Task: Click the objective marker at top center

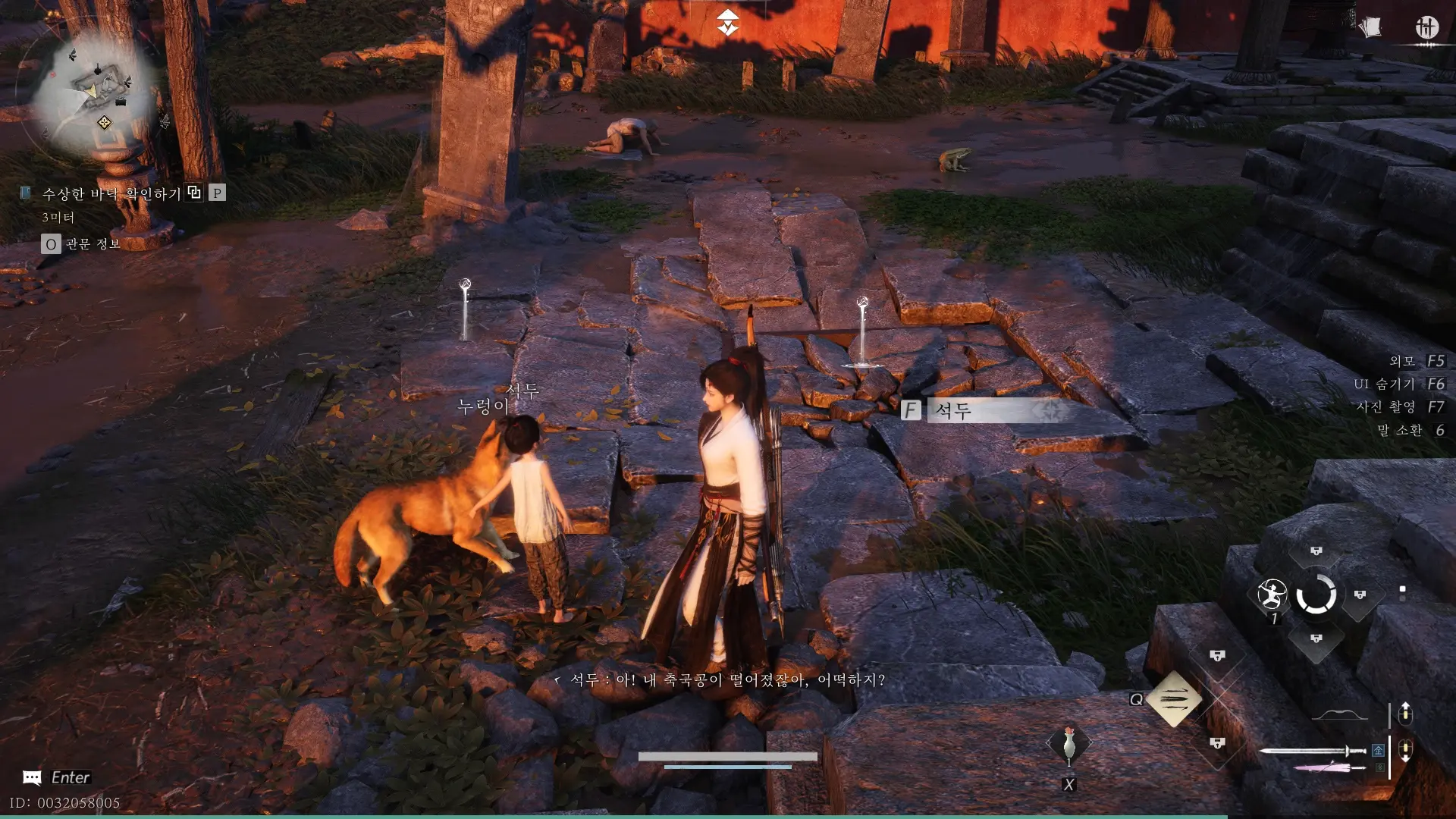Action: coord(727,23)
